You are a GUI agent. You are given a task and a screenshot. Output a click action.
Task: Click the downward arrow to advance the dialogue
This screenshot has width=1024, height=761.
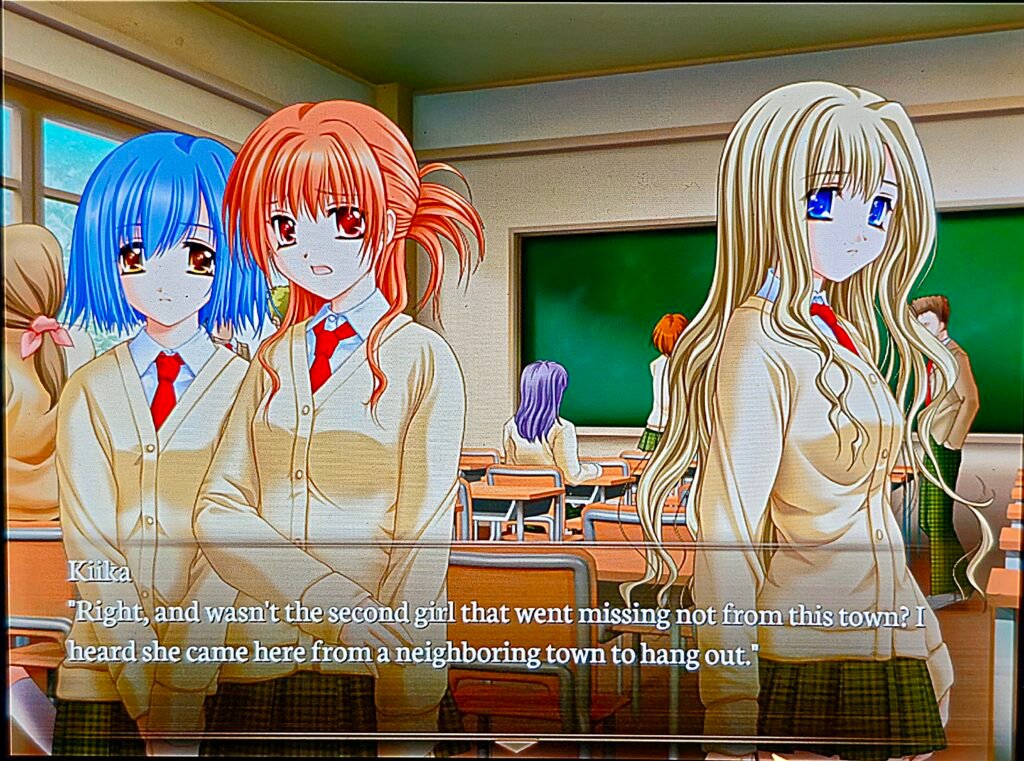(516, 746)
